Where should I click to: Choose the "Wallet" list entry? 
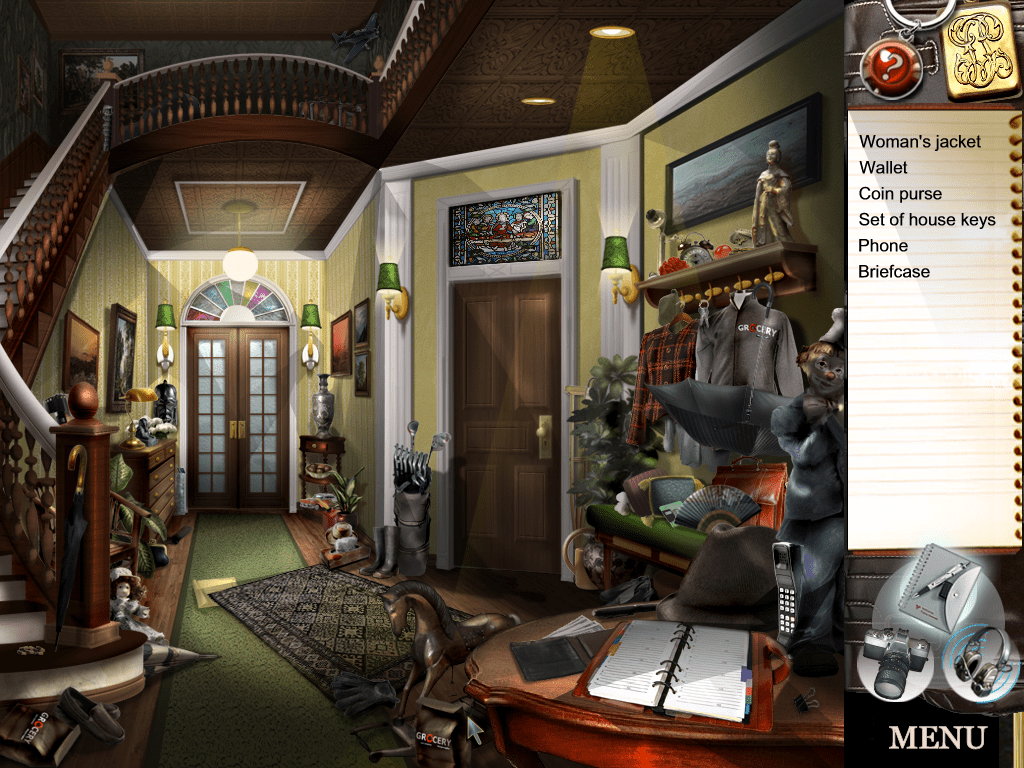(x=884, y=168)
